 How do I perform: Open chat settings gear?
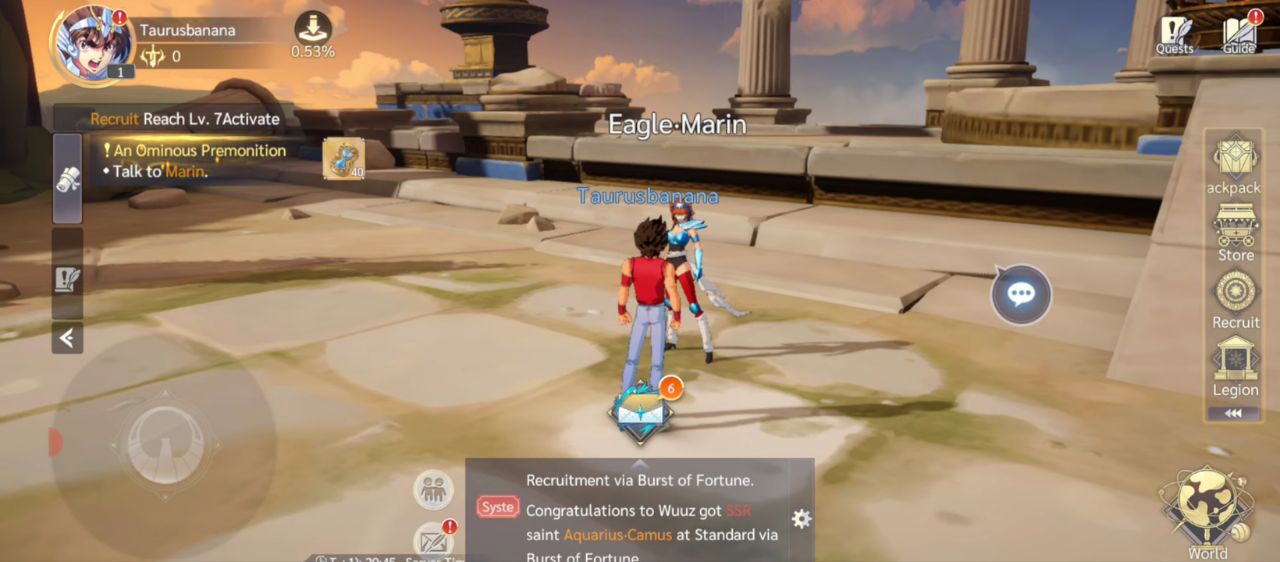801,518
